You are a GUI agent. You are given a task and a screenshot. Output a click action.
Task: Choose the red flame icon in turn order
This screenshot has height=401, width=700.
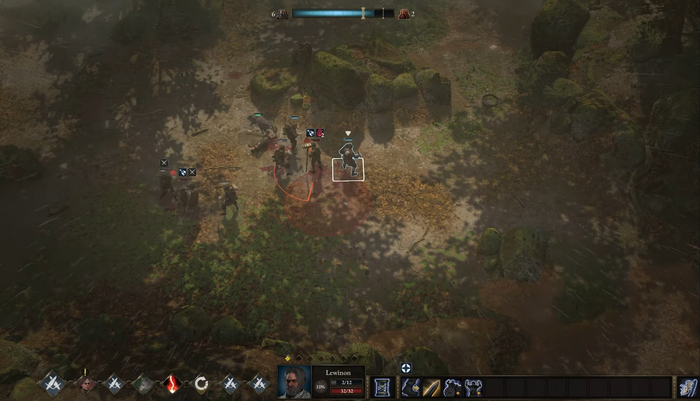(x=172, y=383)
